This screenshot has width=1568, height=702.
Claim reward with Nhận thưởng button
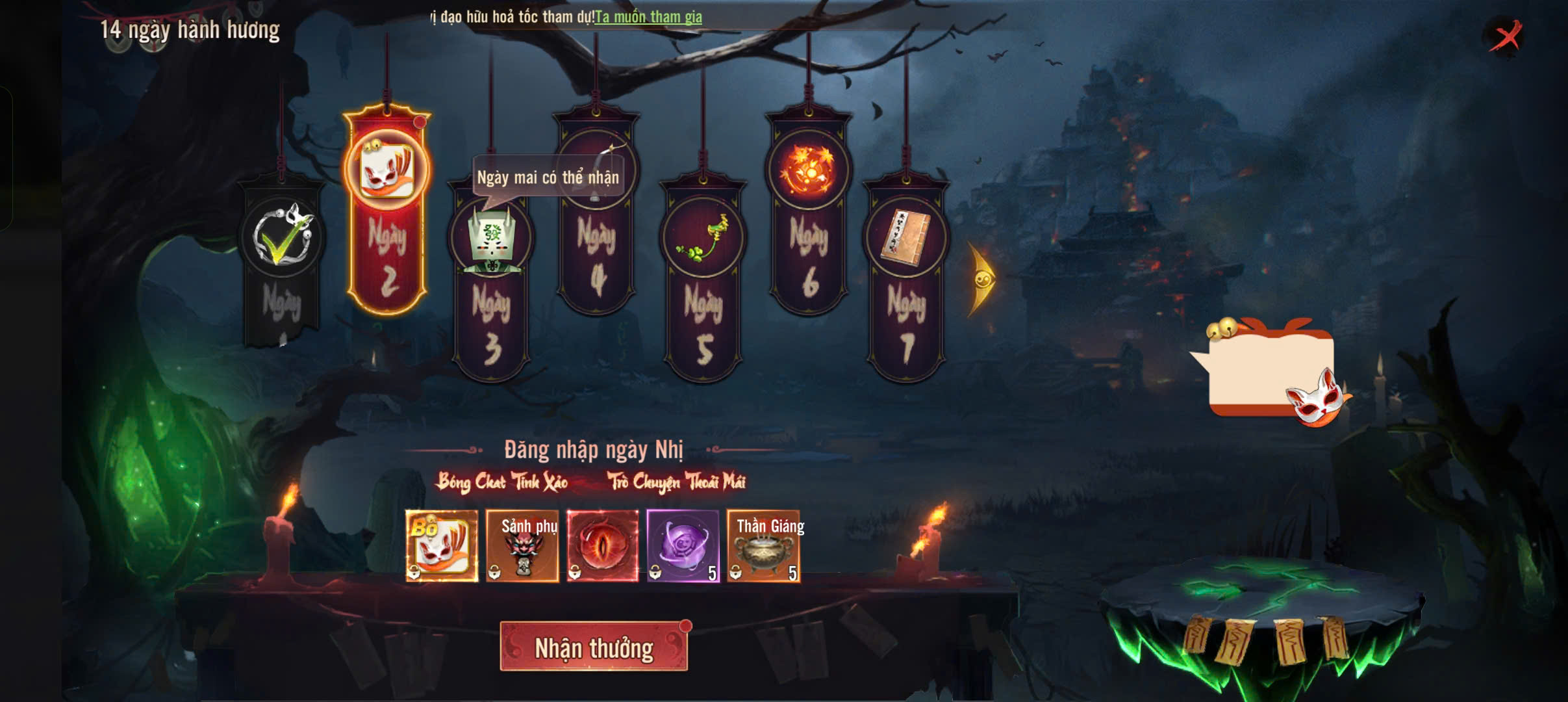(594, 647)
